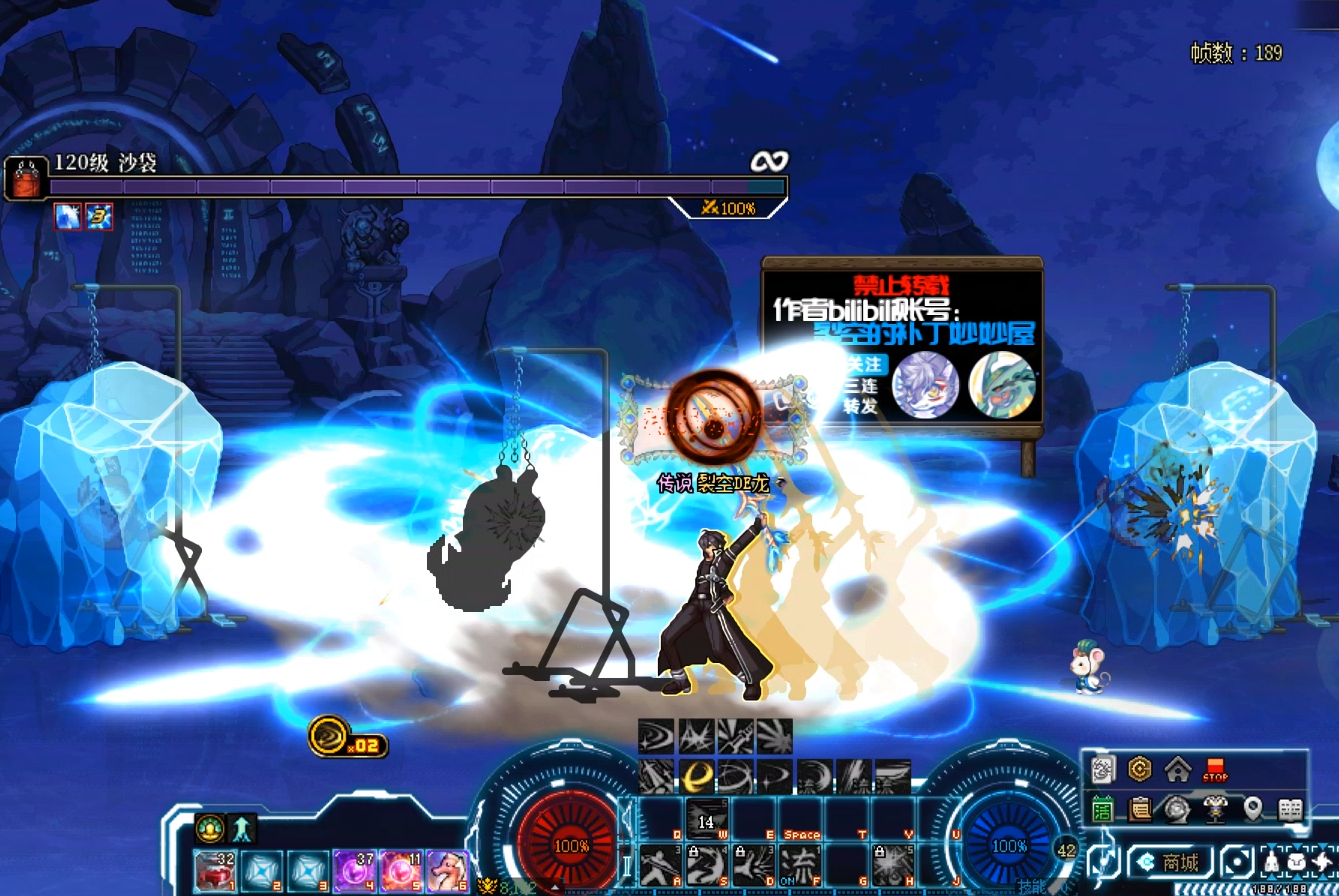Viewport: 1339px width, 896px height.
Task: Click the teal upward arrow buff icon
Action: click(243, 828)
